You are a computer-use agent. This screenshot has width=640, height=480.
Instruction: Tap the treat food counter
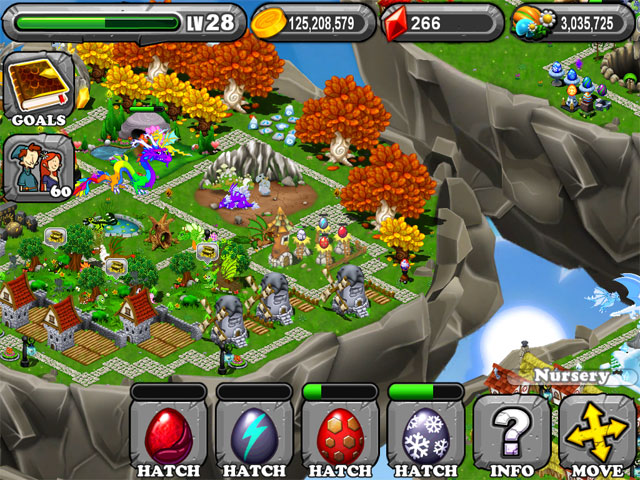(x=572, y=22)
